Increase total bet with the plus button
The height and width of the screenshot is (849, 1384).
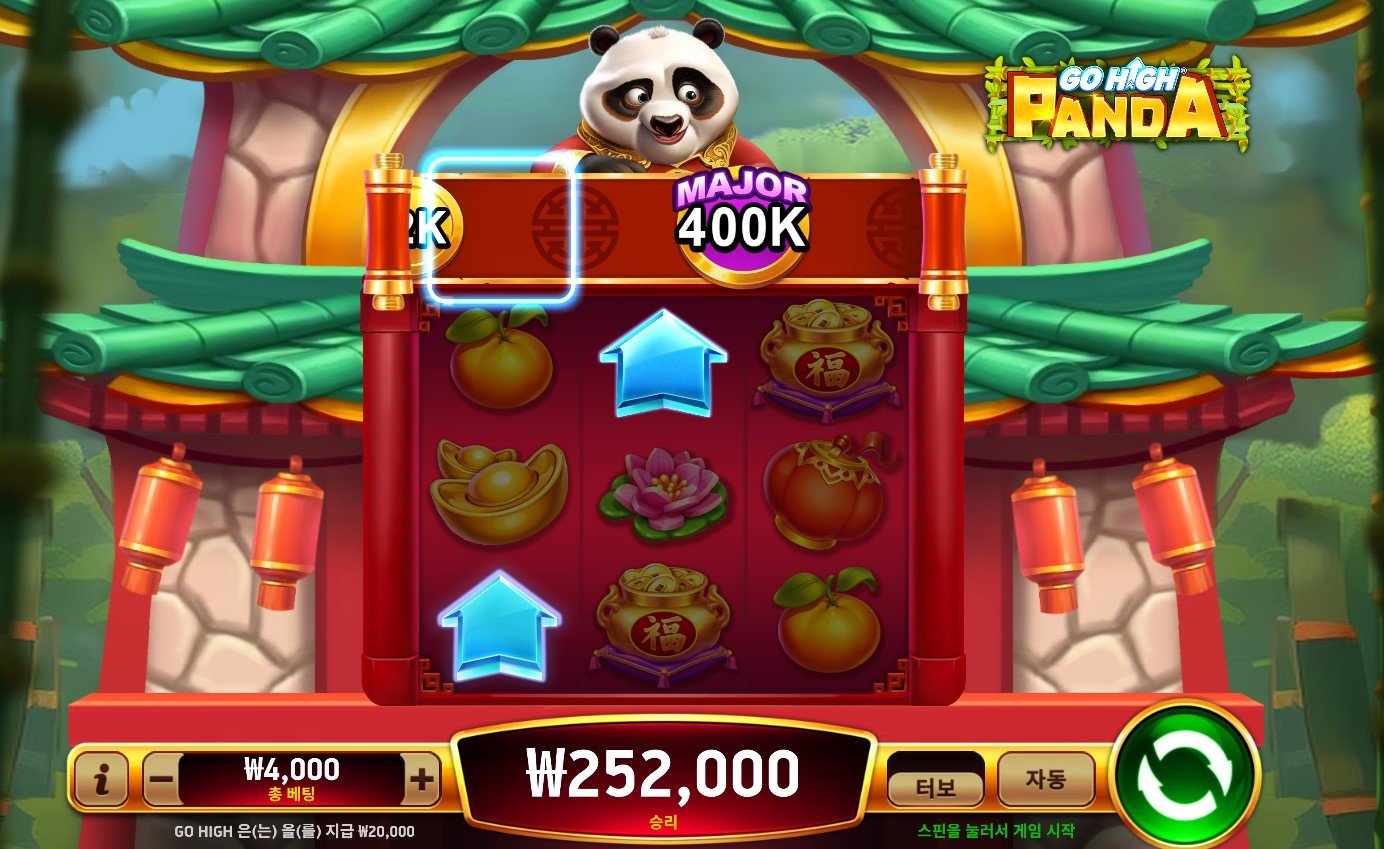[x=423, y=780]
